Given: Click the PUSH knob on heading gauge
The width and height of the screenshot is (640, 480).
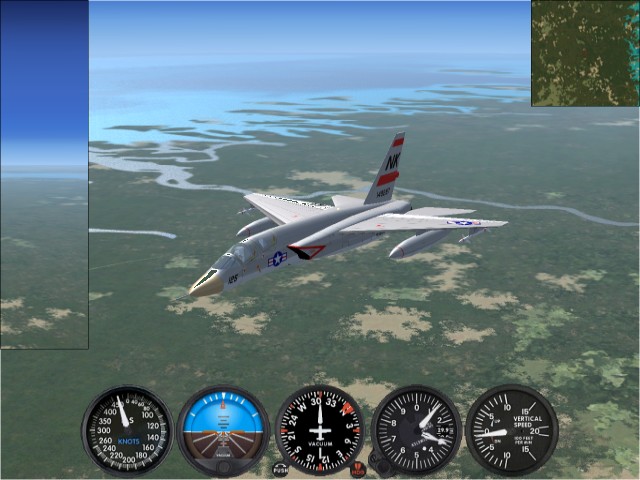Looking at the screenshot, I should [280, 468].
